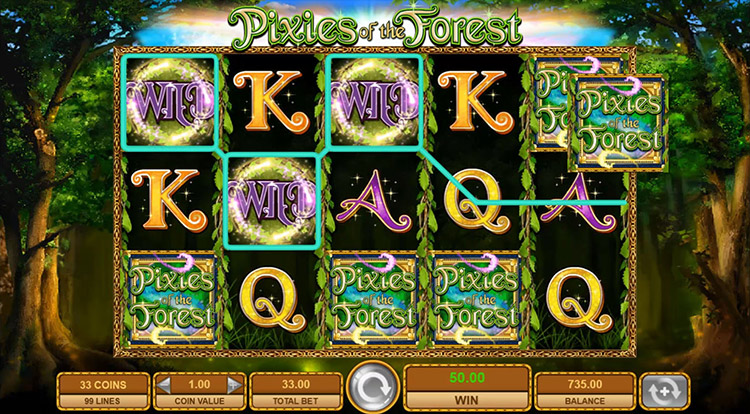Increase the coin value with right arrow
750x414 pixels.
point(234,384)
